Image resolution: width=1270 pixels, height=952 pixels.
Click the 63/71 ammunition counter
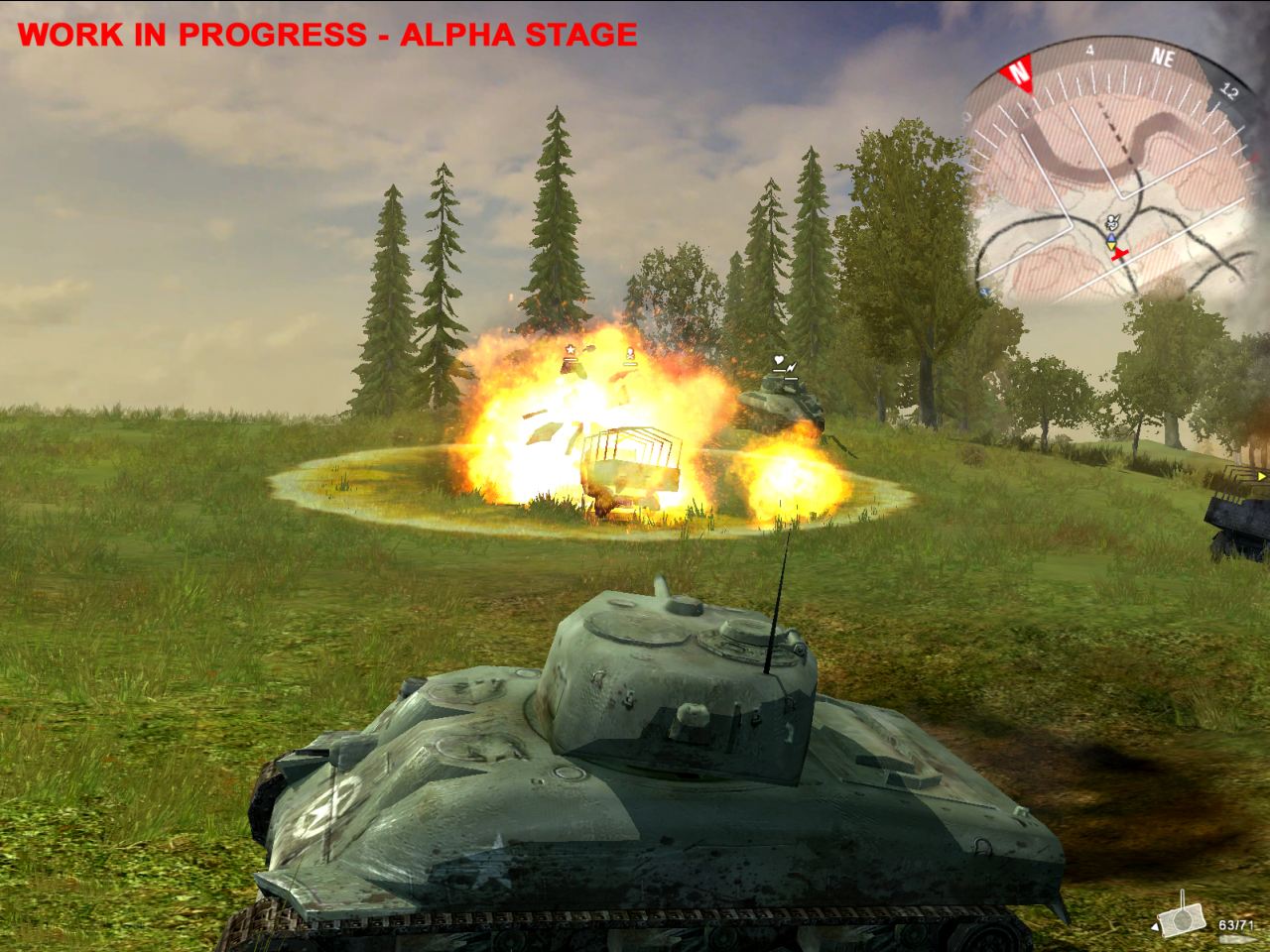pyautogui.click(x=1236, y=925)
